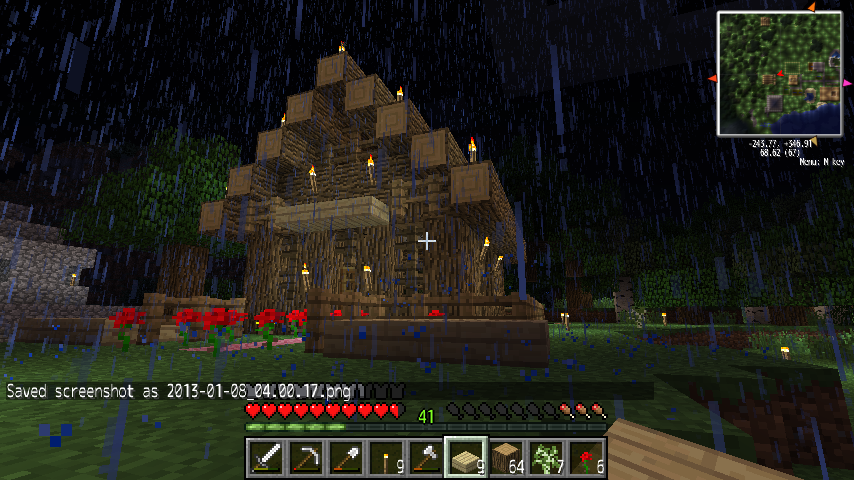Pick the red rose hotbar slot
The image size is (854, 480).
[x=585, y=458]
